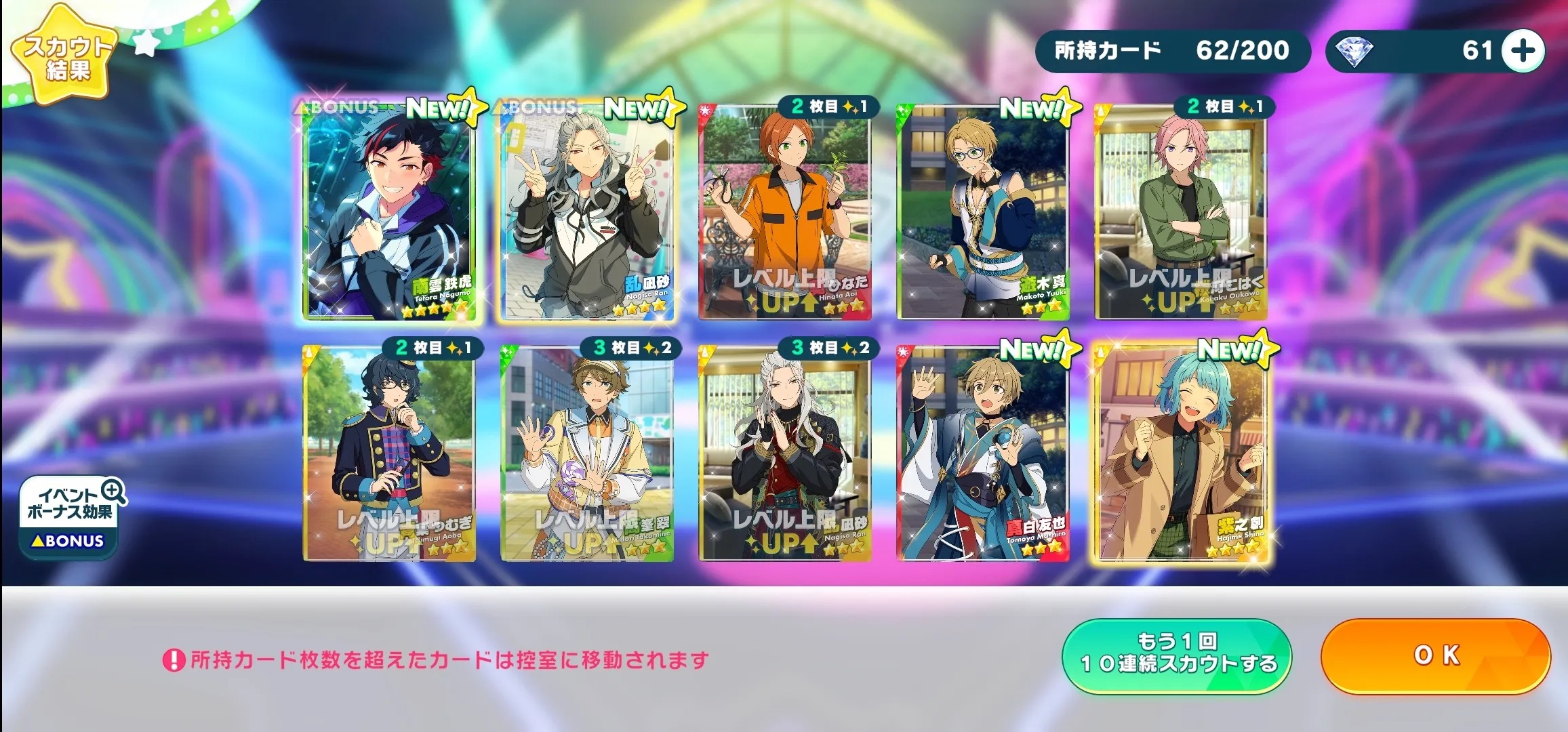
Task: Open the event bonus effect details
Action: coord(71,516)
